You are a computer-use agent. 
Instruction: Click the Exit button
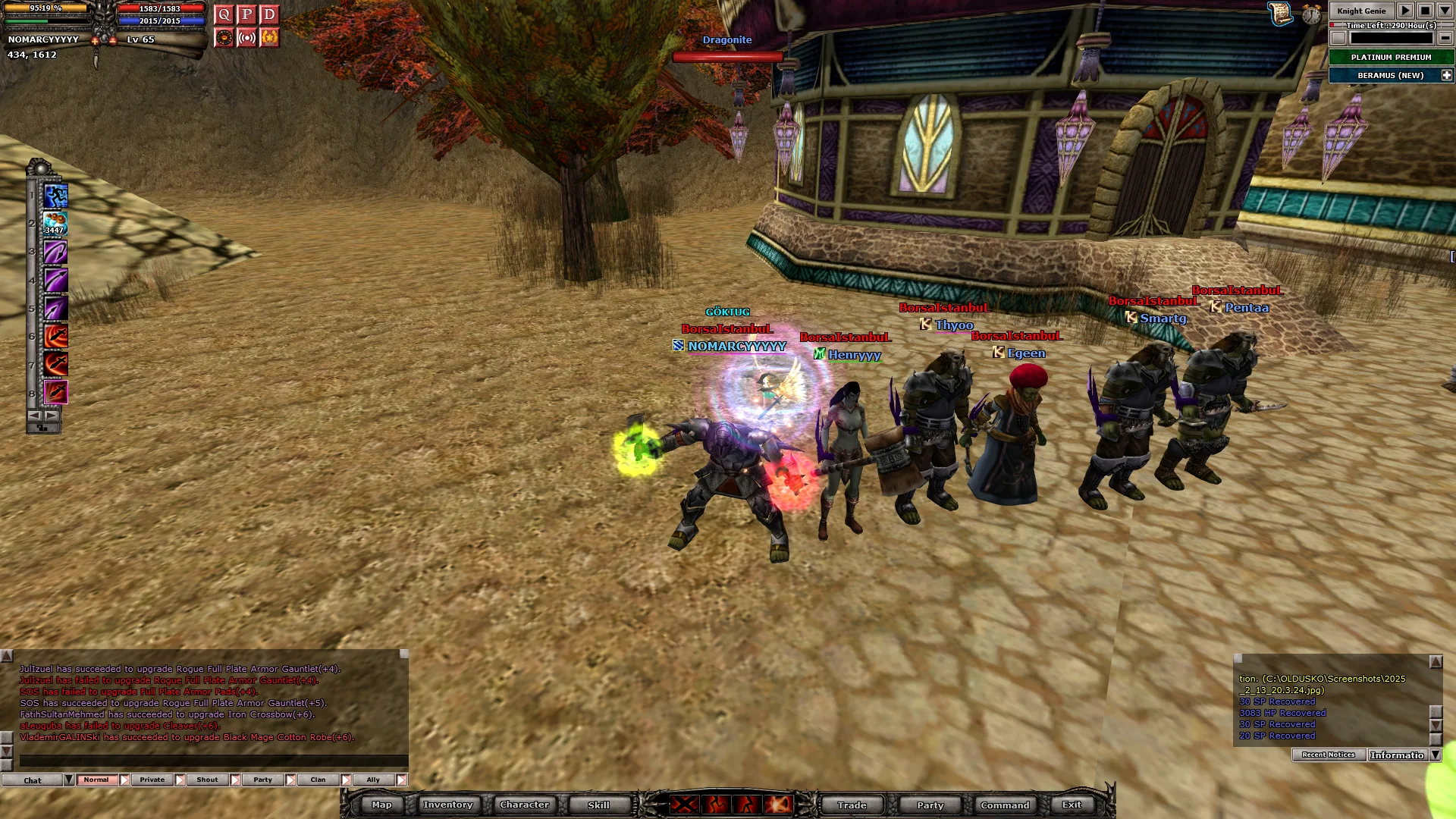click(x=1072, y=805)
